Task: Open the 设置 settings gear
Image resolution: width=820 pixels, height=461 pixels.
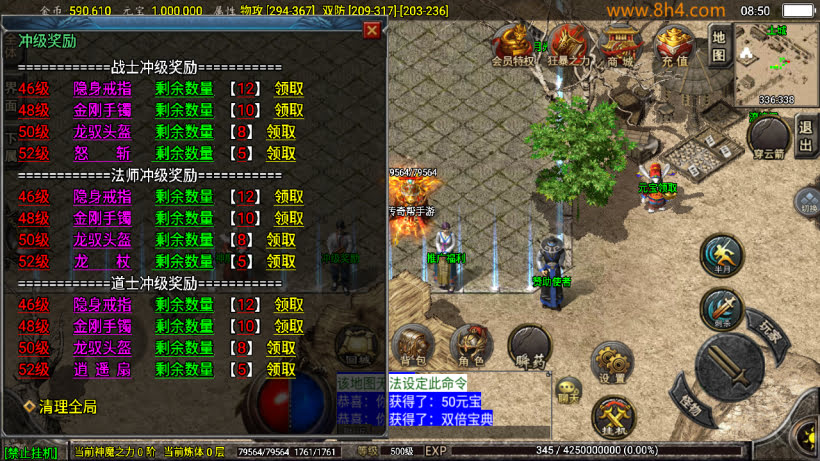Action: tap(611, 362)
